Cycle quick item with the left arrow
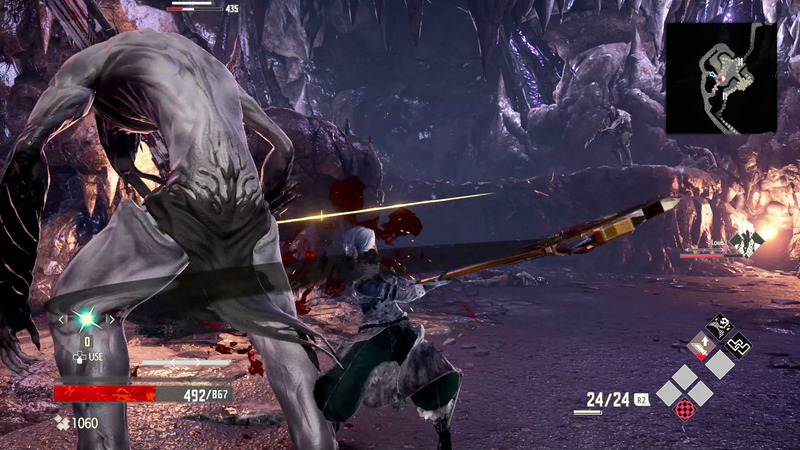Image resolution: width=800 pixels, height=450 pixels. [62, 319]
